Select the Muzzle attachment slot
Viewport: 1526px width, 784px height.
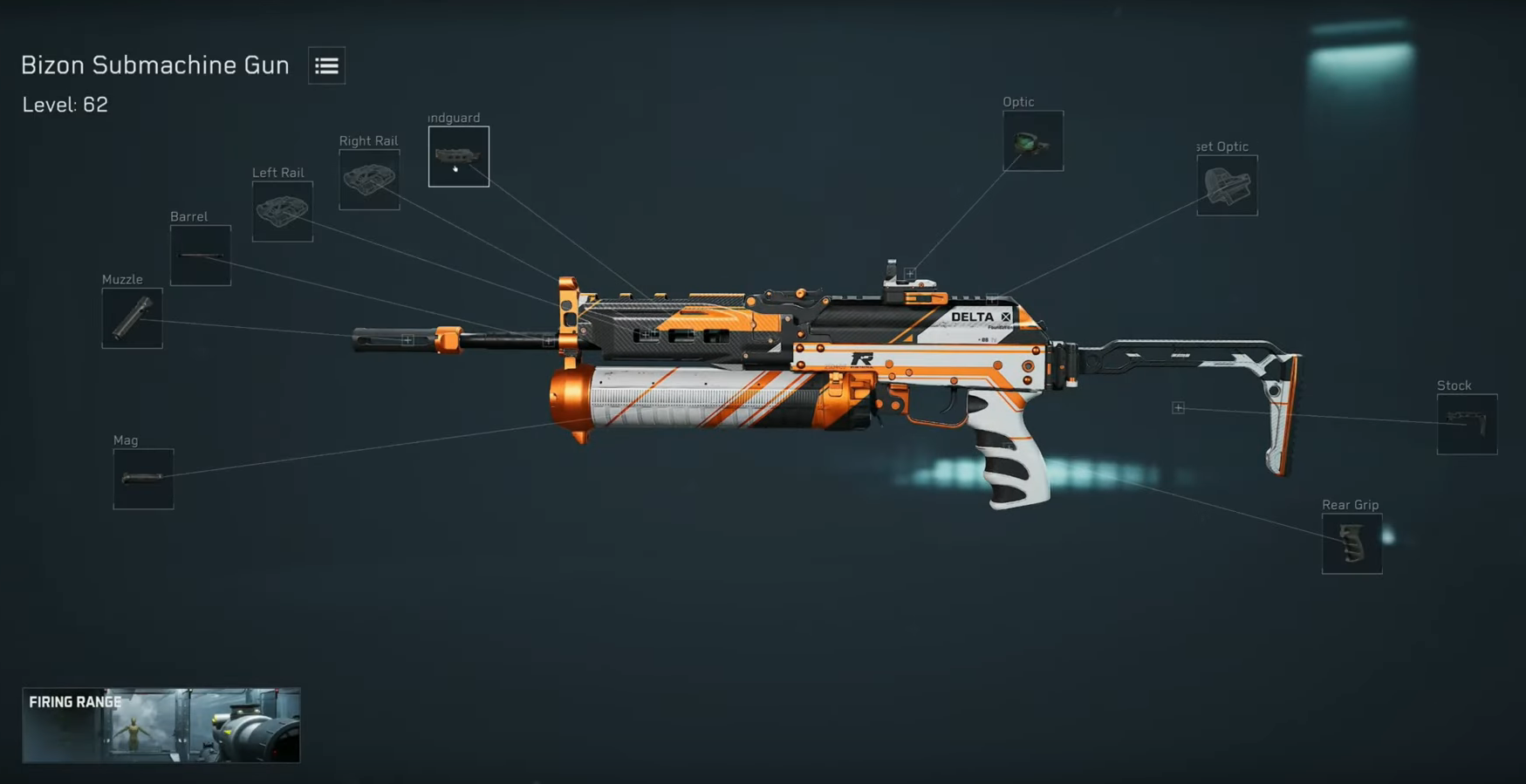132,318
